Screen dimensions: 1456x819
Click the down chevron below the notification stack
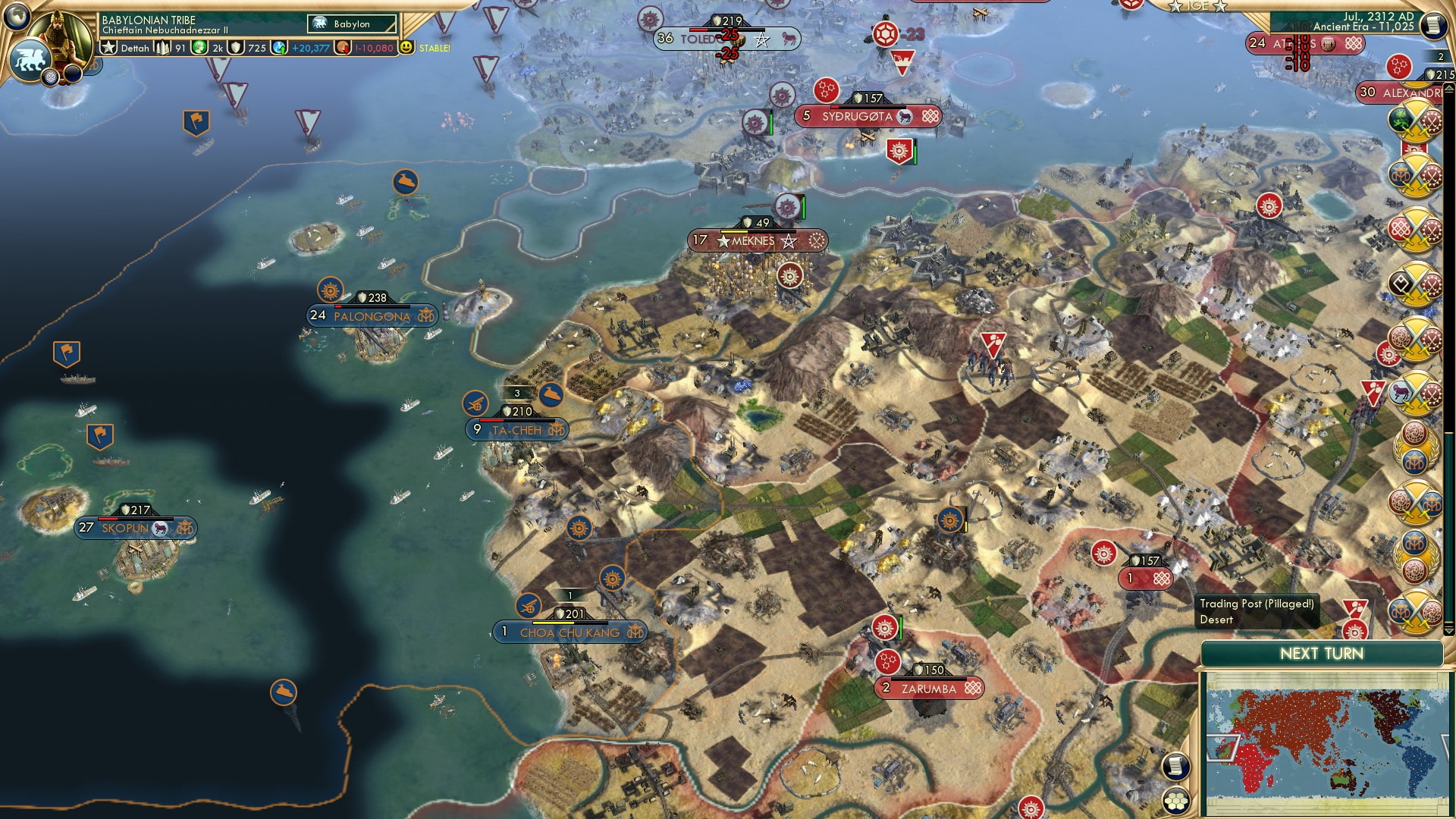1449,629
